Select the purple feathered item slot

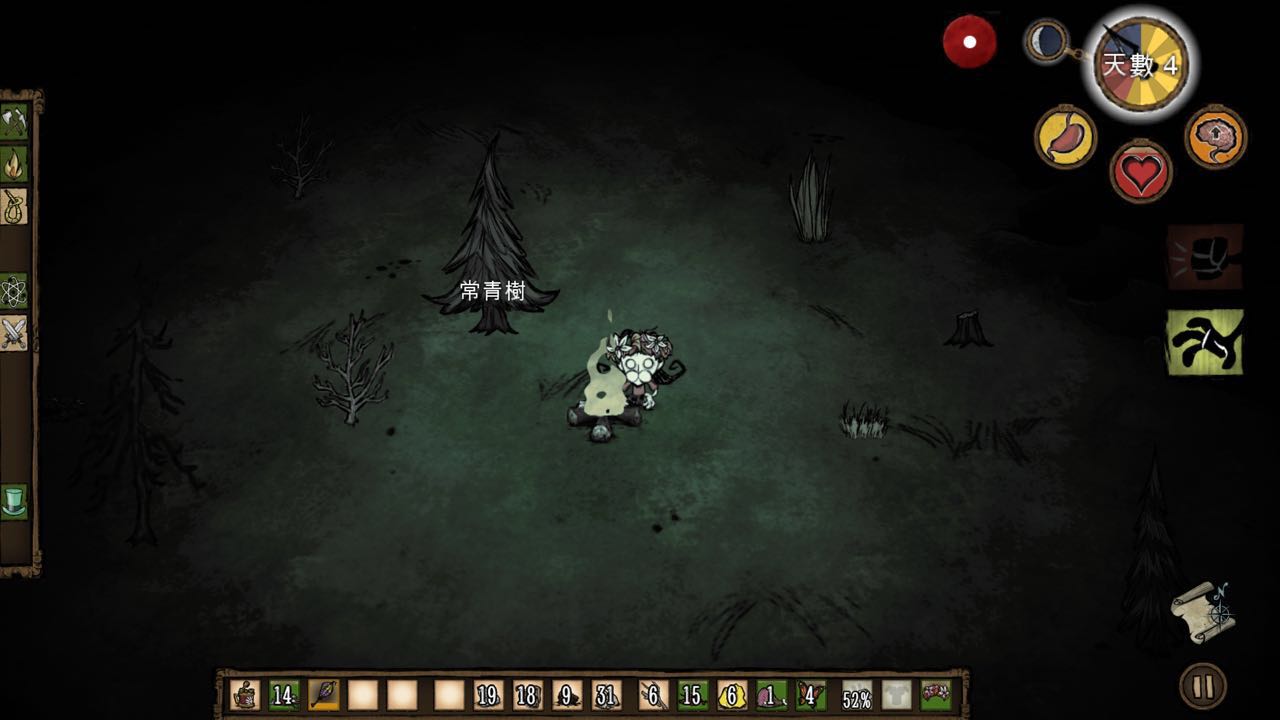[324, 695]
